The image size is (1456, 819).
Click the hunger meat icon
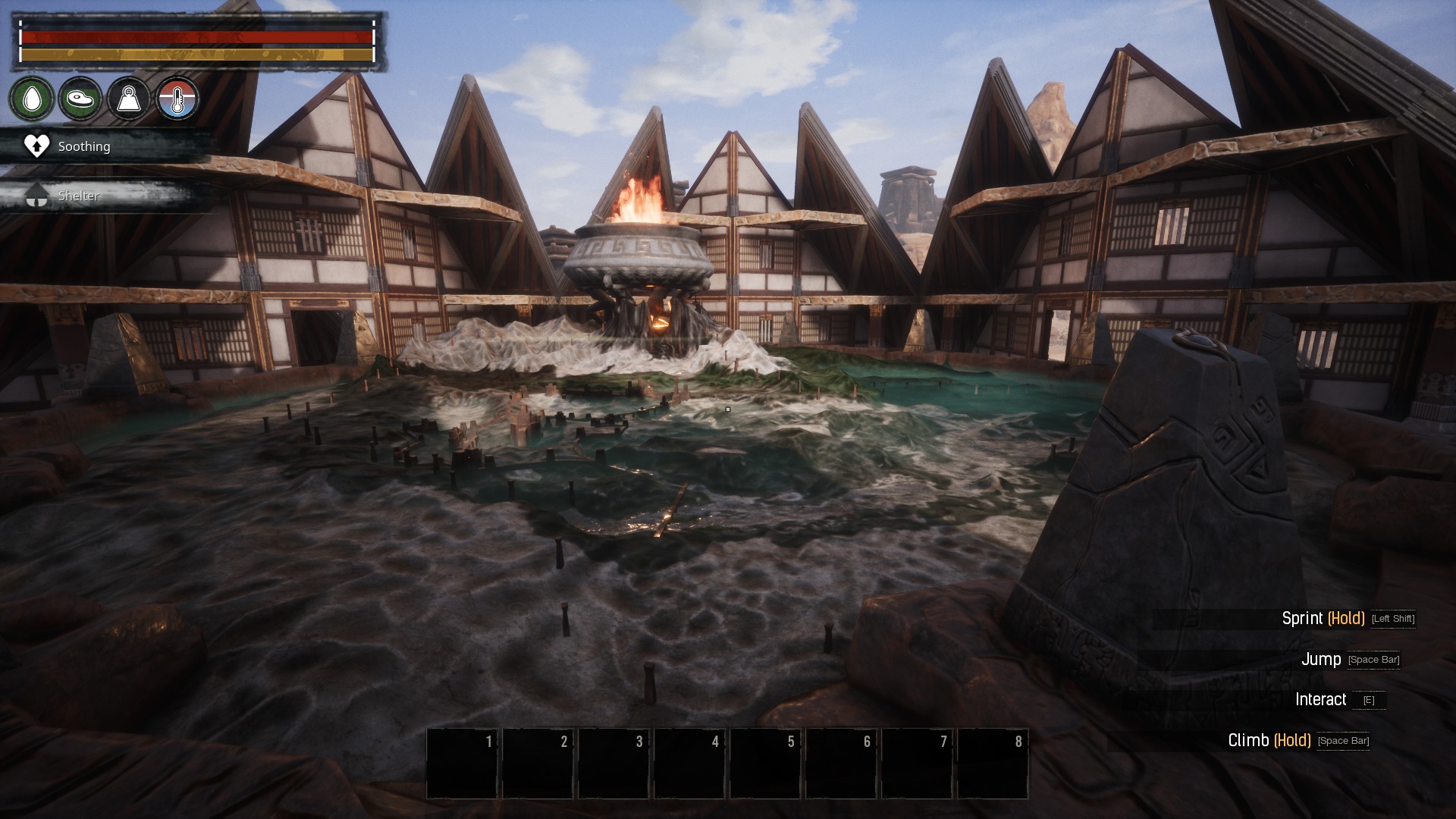coord(80,99)
